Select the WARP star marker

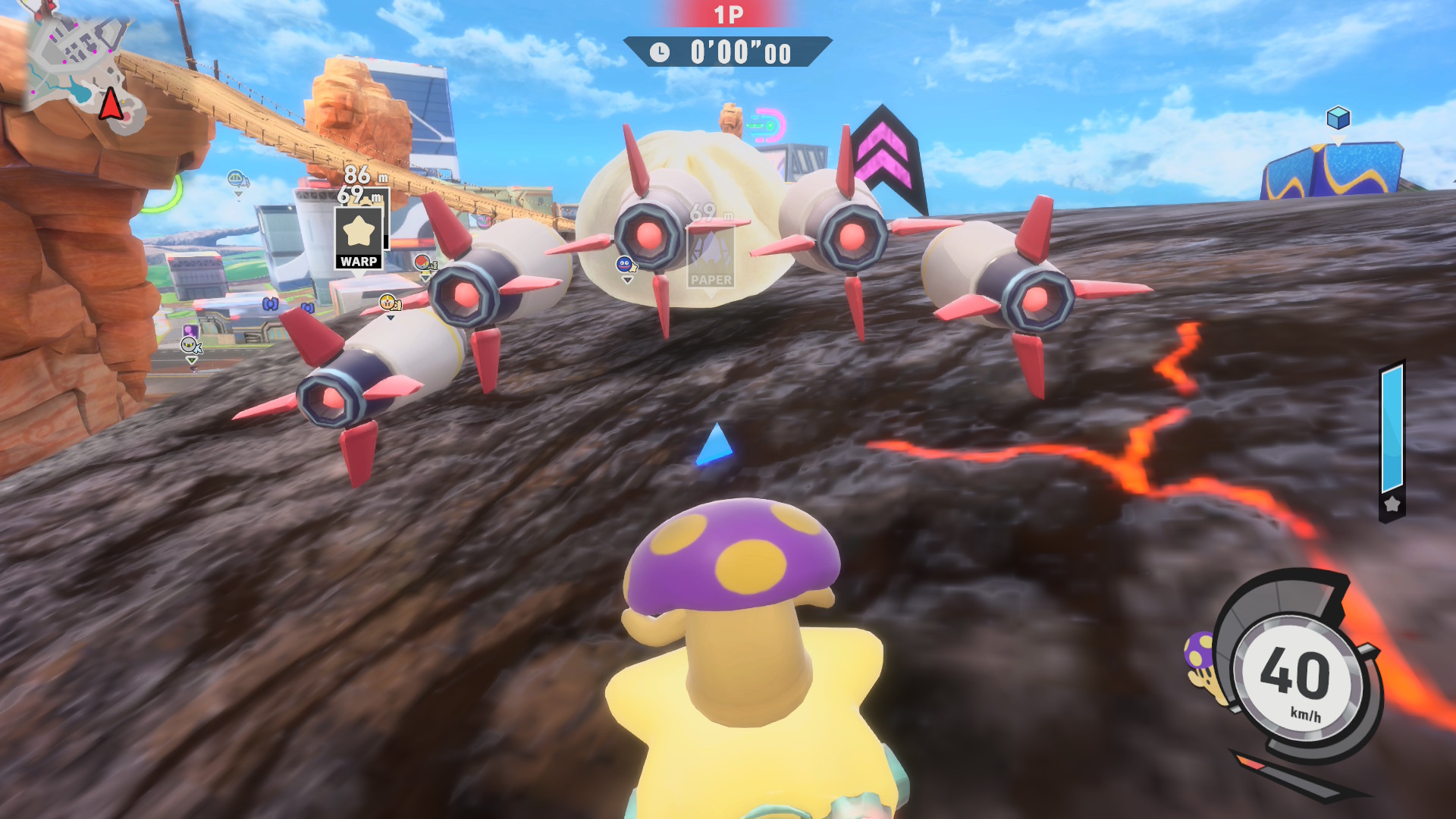[x=358, y=238]
